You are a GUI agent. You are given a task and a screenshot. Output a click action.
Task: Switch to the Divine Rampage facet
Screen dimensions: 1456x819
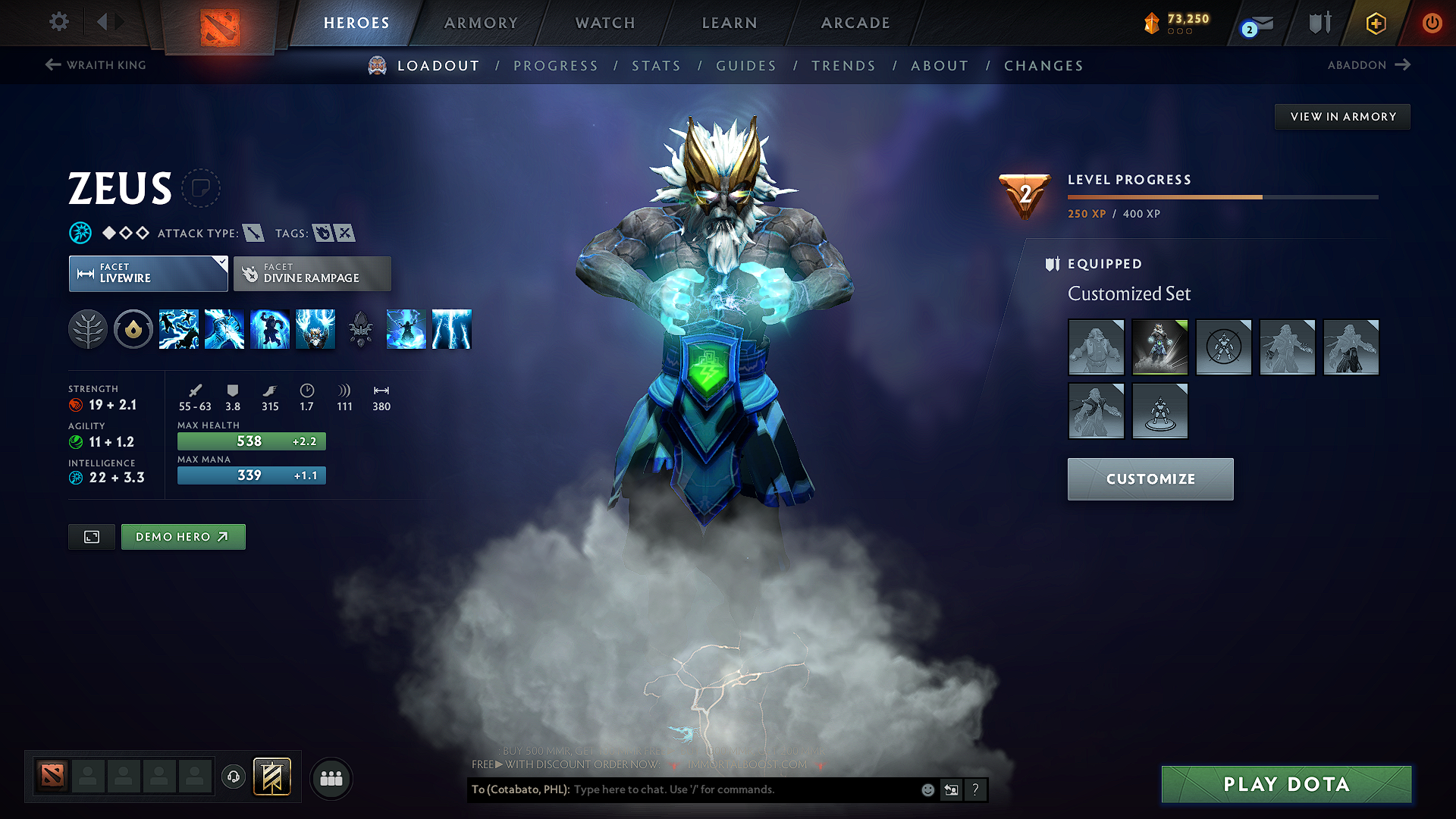click(x=312, y=273)
